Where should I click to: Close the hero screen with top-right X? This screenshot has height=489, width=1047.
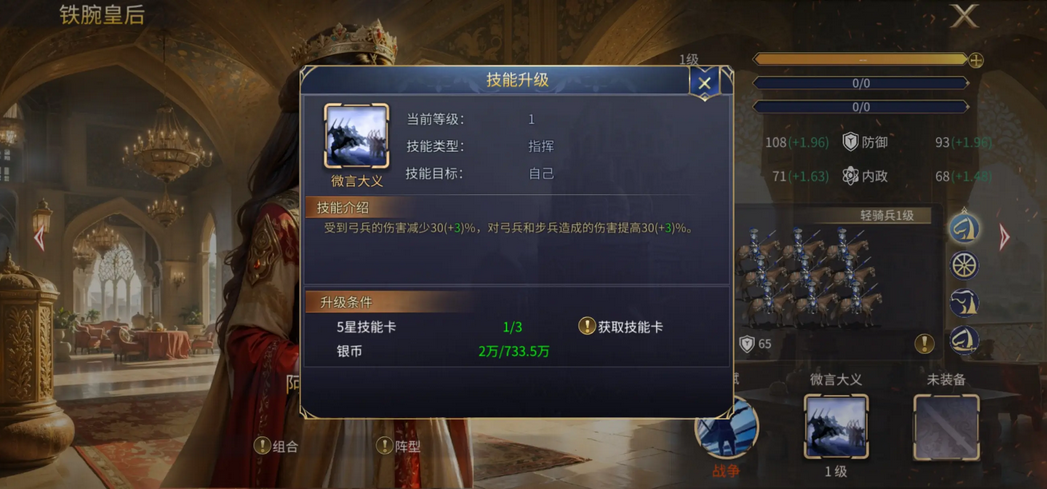point(964,16)
